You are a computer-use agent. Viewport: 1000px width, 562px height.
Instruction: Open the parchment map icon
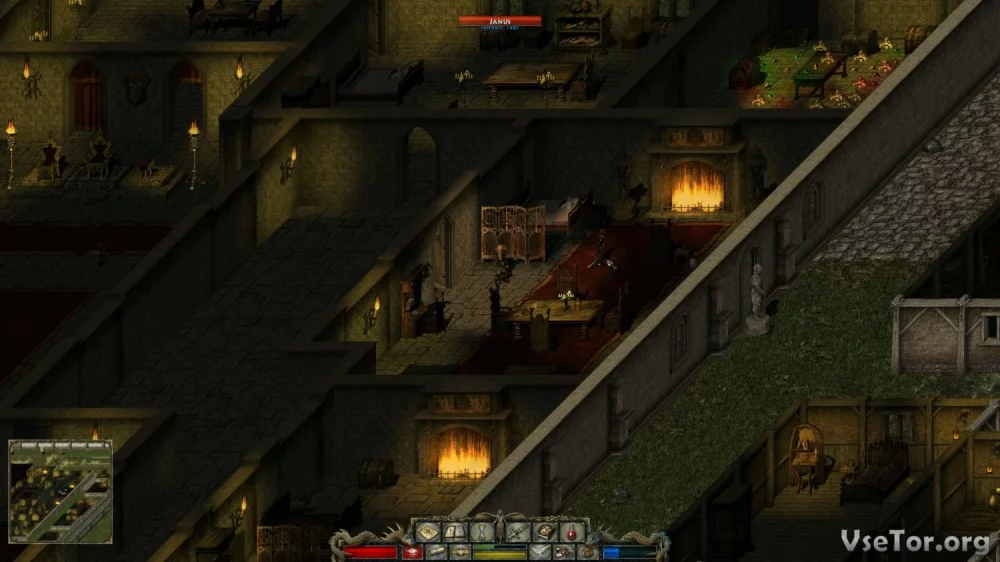click(x=428, y=532)
